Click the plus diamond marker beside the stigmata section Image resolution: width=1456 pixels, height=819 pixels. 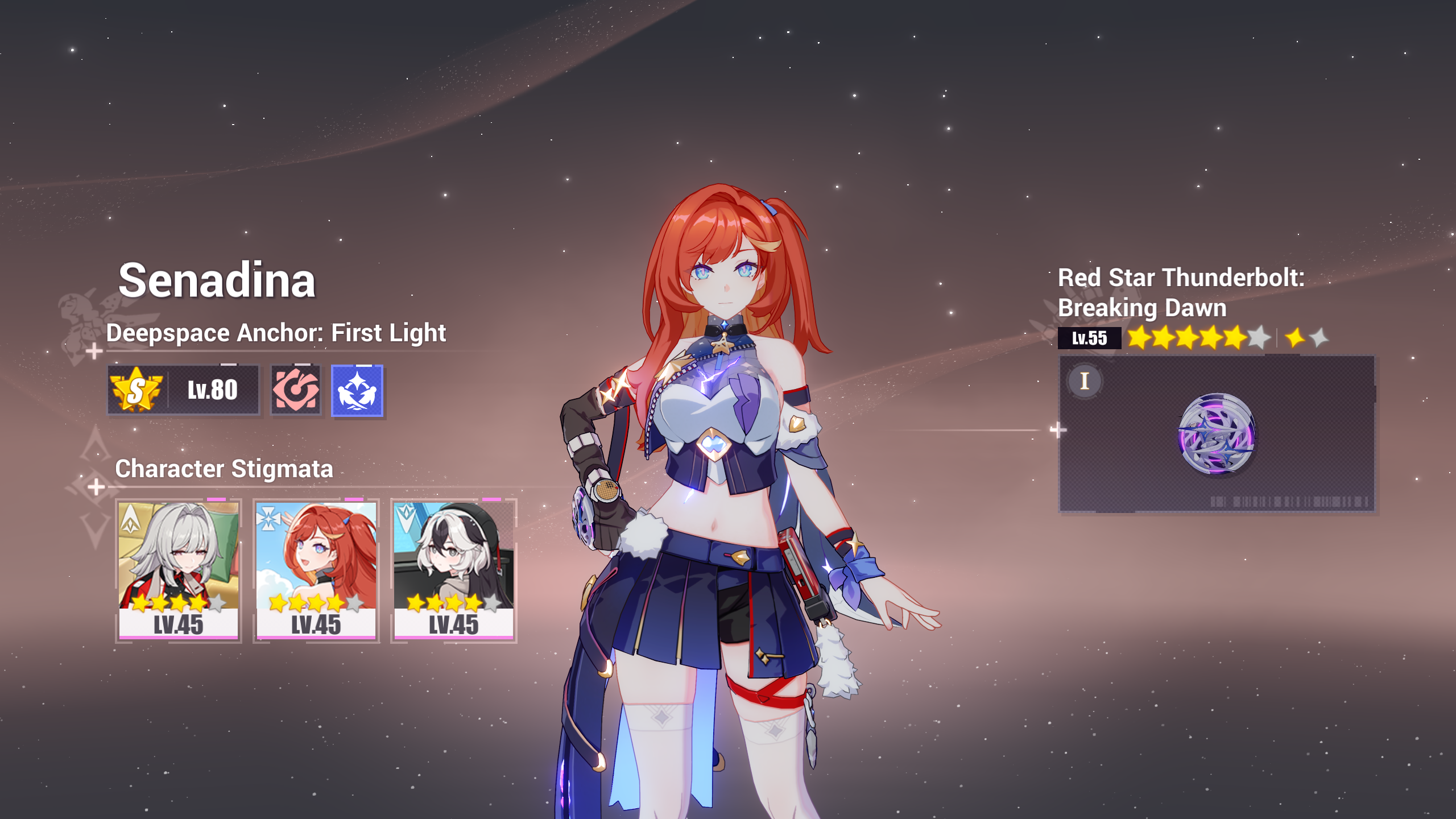tap(98, 486)
